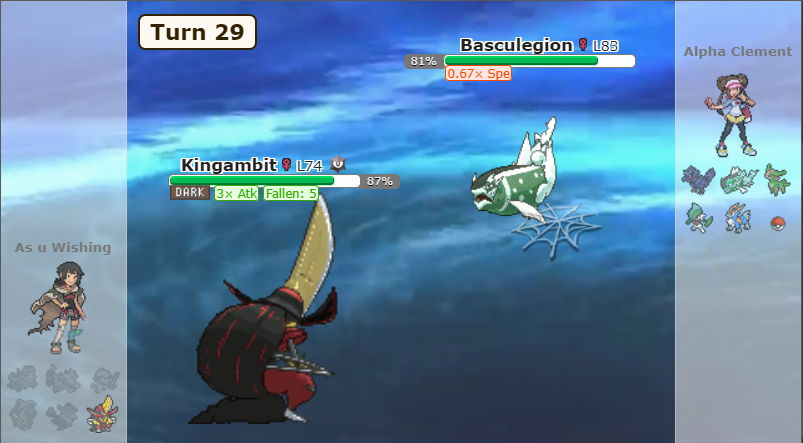
Task: Inspect the Basculegion icon in the opponent's team
Action: [736, 180]
